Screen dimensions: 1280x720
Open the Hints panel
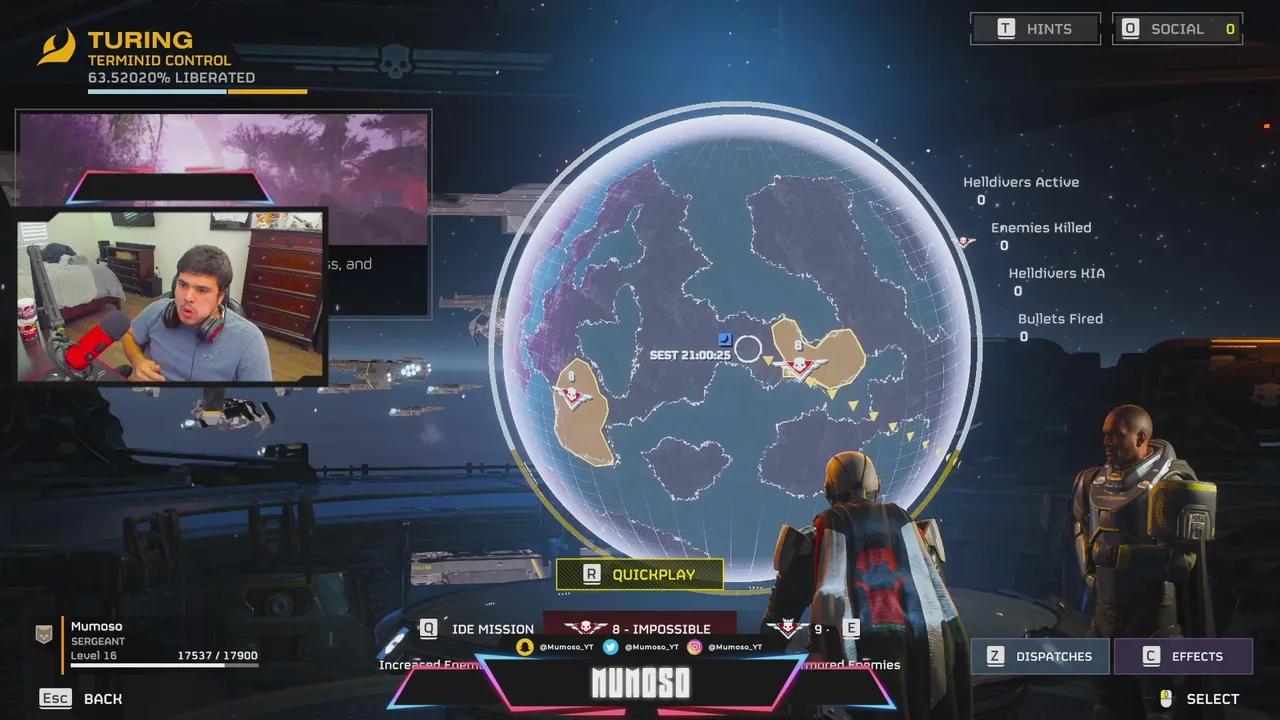1035,29
